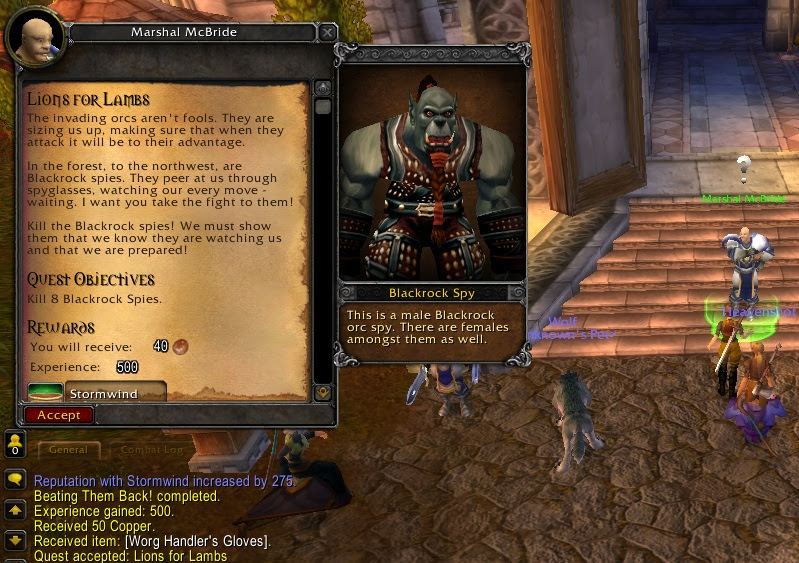The width and height of the screenshot is (799, 563).
Task: Switch to the General chat tab
Action: click(68, 450)
